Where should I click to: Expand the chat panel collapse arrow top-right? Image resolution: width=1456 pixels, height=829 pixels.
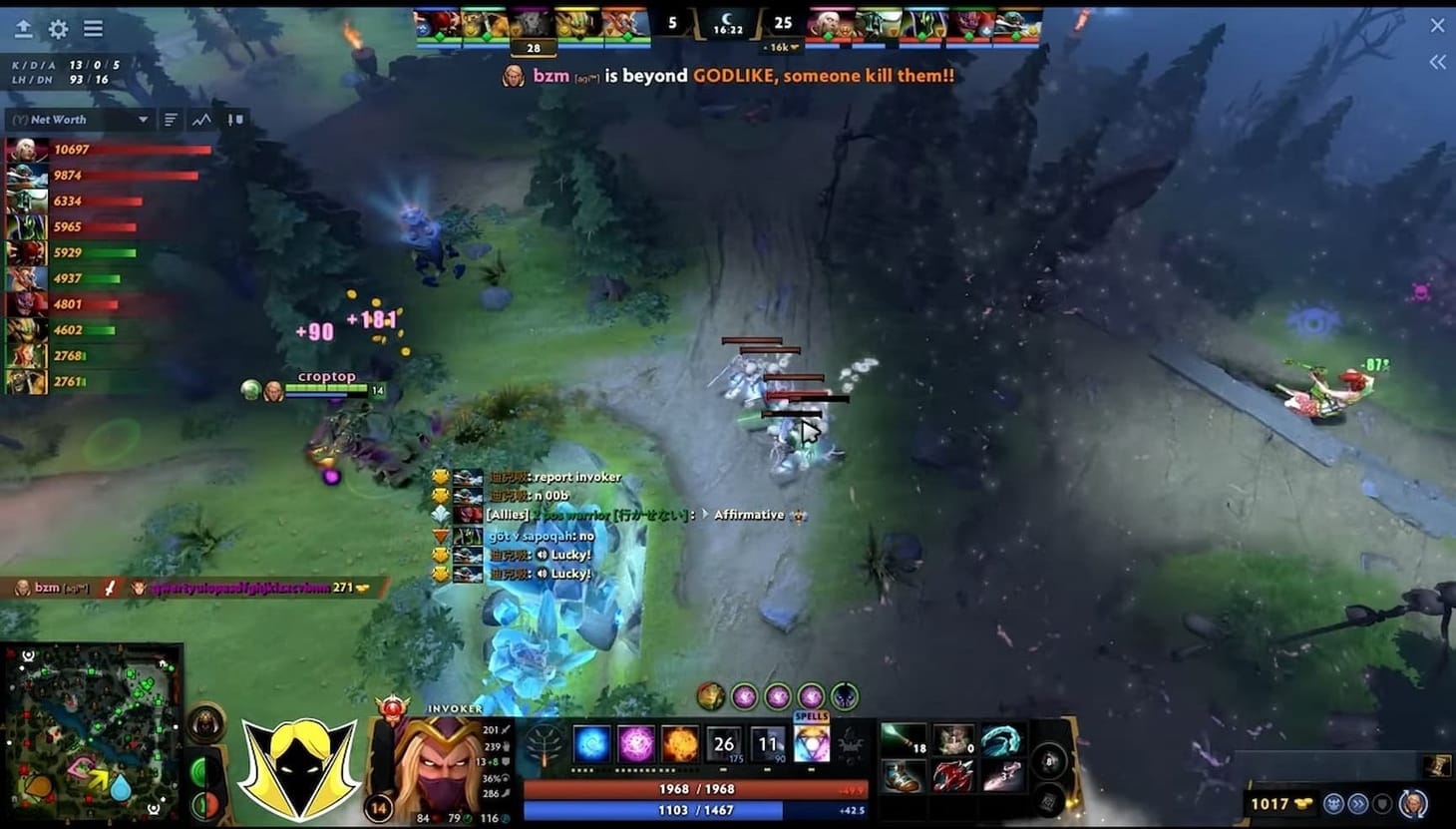click(x=1436, y=62)
